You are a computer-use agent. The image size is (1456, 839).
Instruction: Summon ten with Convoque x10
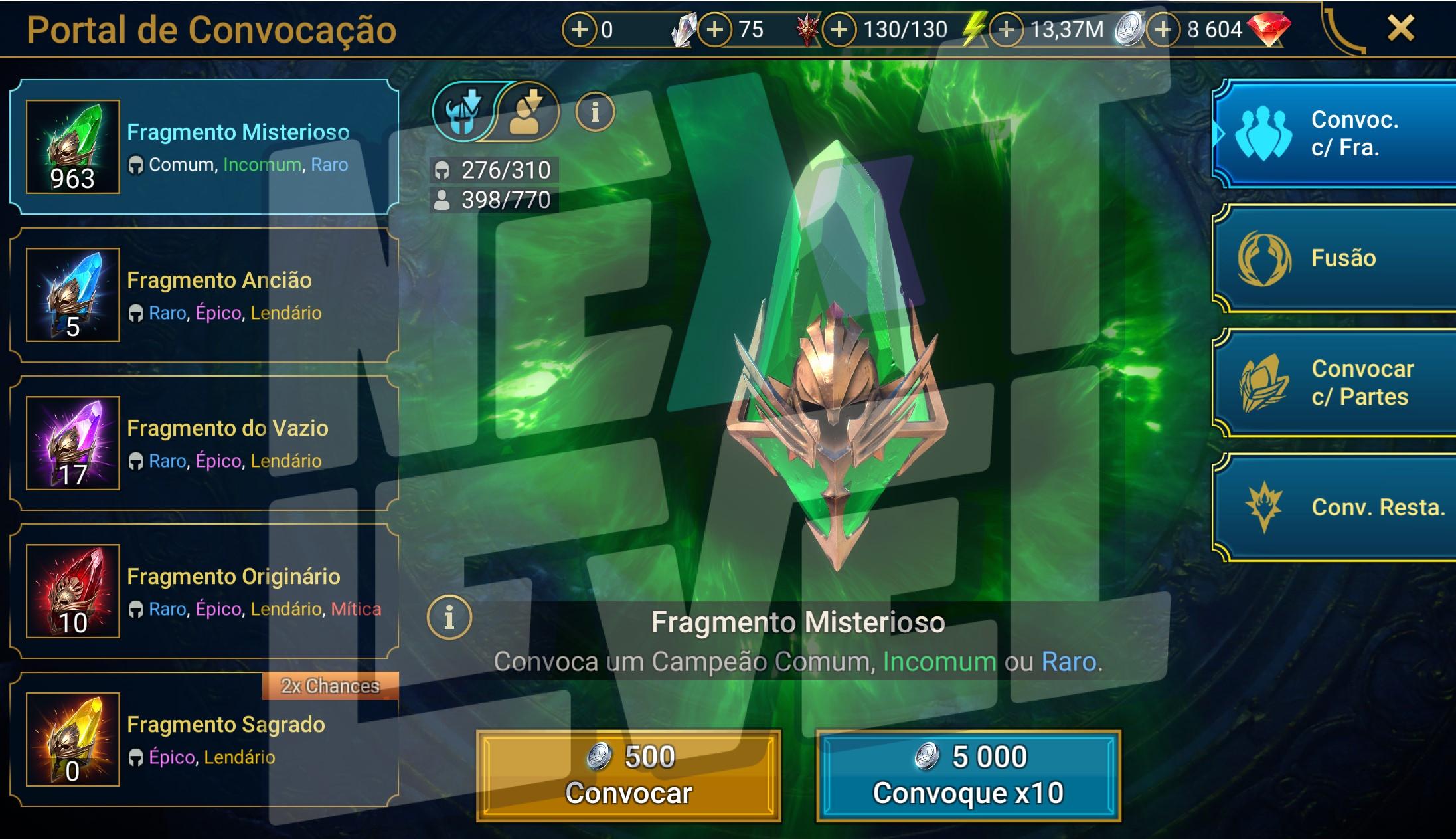click(968, 775)
